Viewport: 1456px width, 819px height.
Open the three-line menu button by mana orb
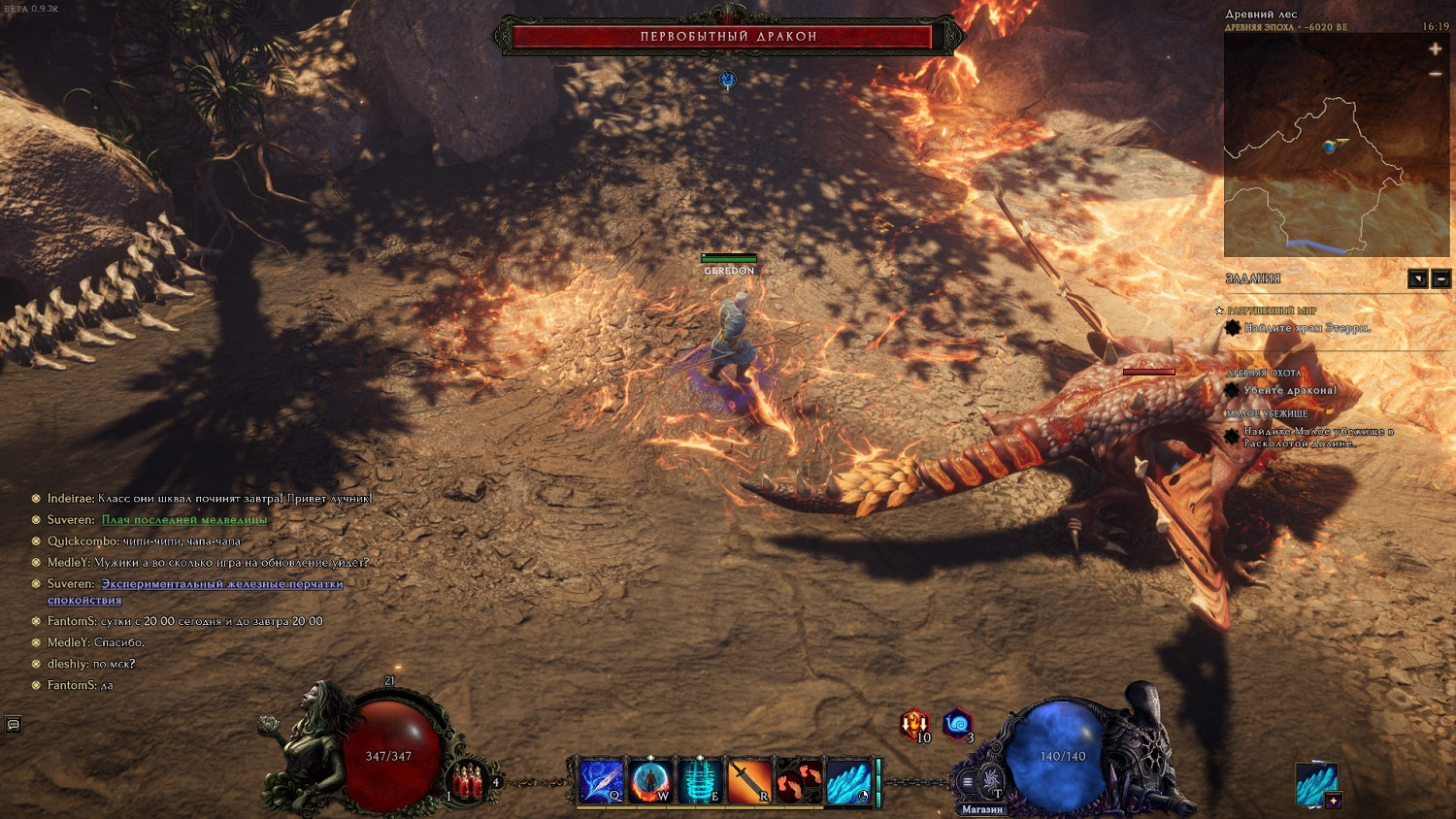click(x=967, y=782)
